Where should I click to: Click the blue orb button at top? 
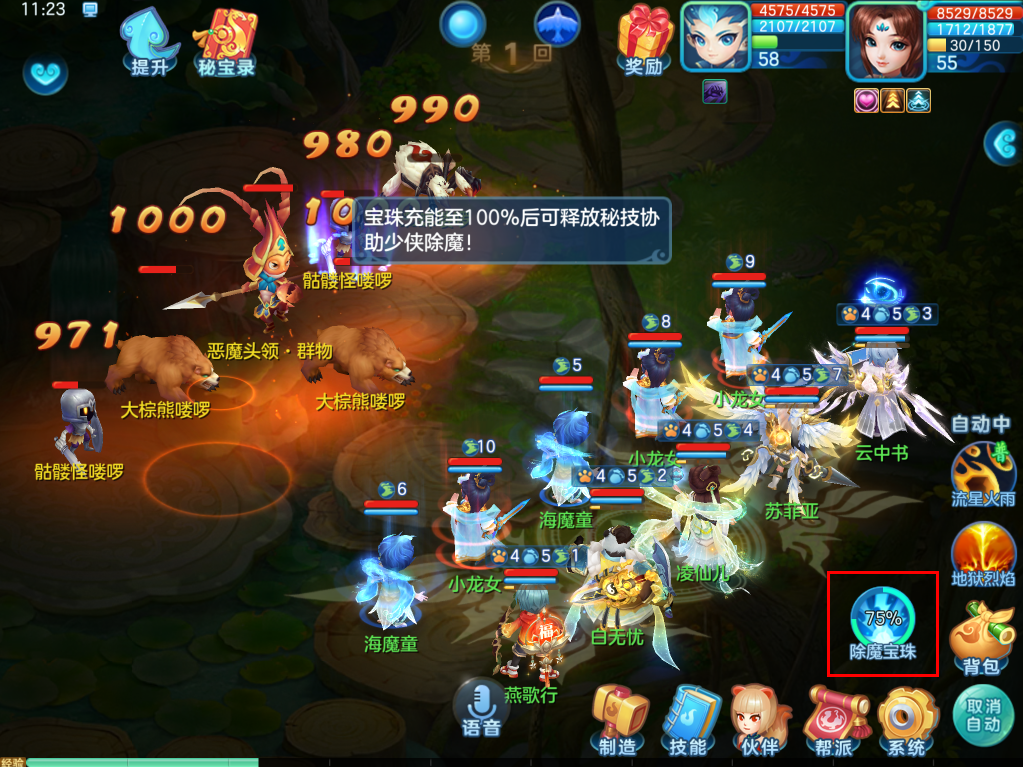(x=463, y=24)
